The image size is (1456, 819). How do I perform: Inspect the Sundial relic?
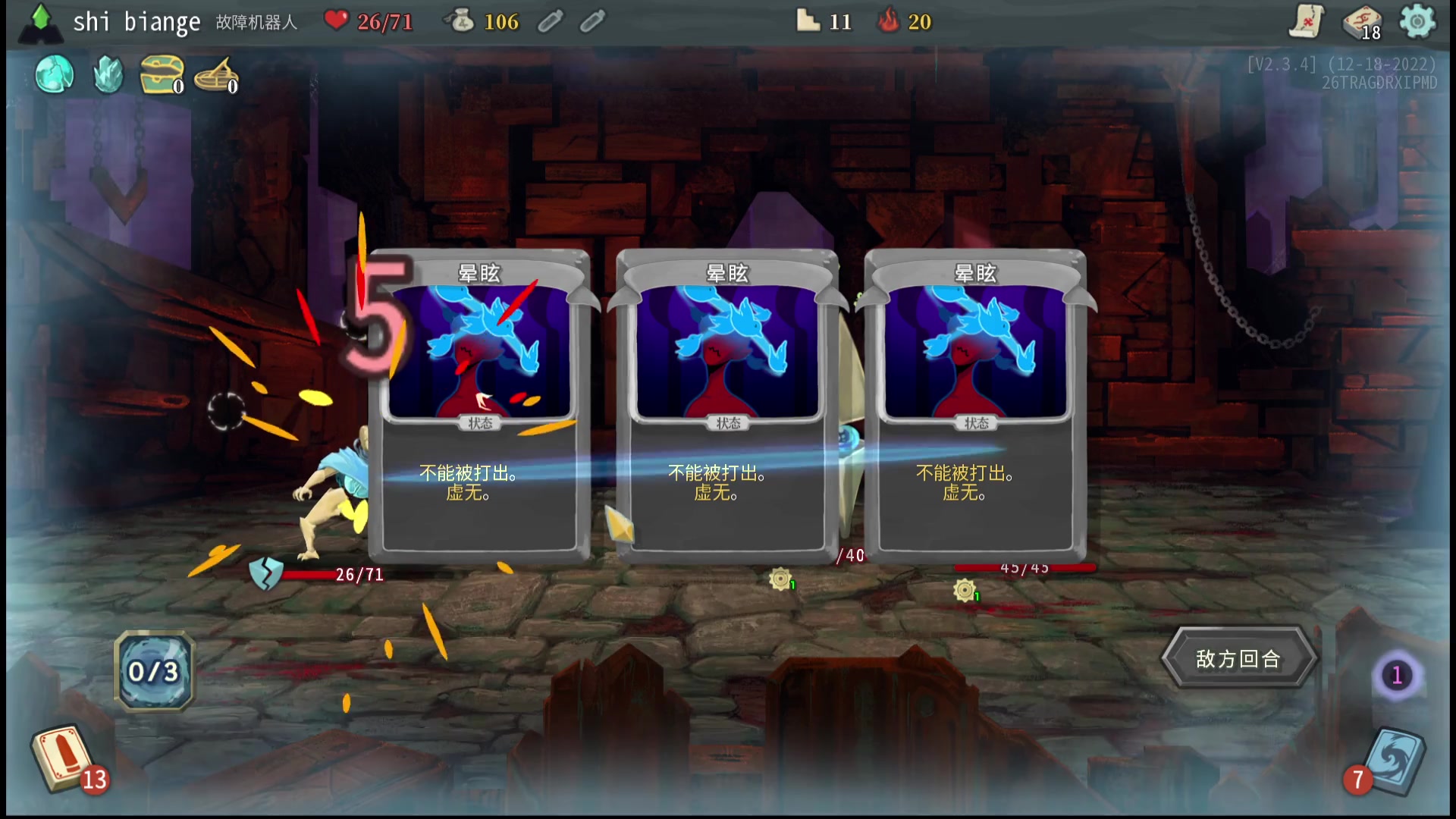point(215,74)
